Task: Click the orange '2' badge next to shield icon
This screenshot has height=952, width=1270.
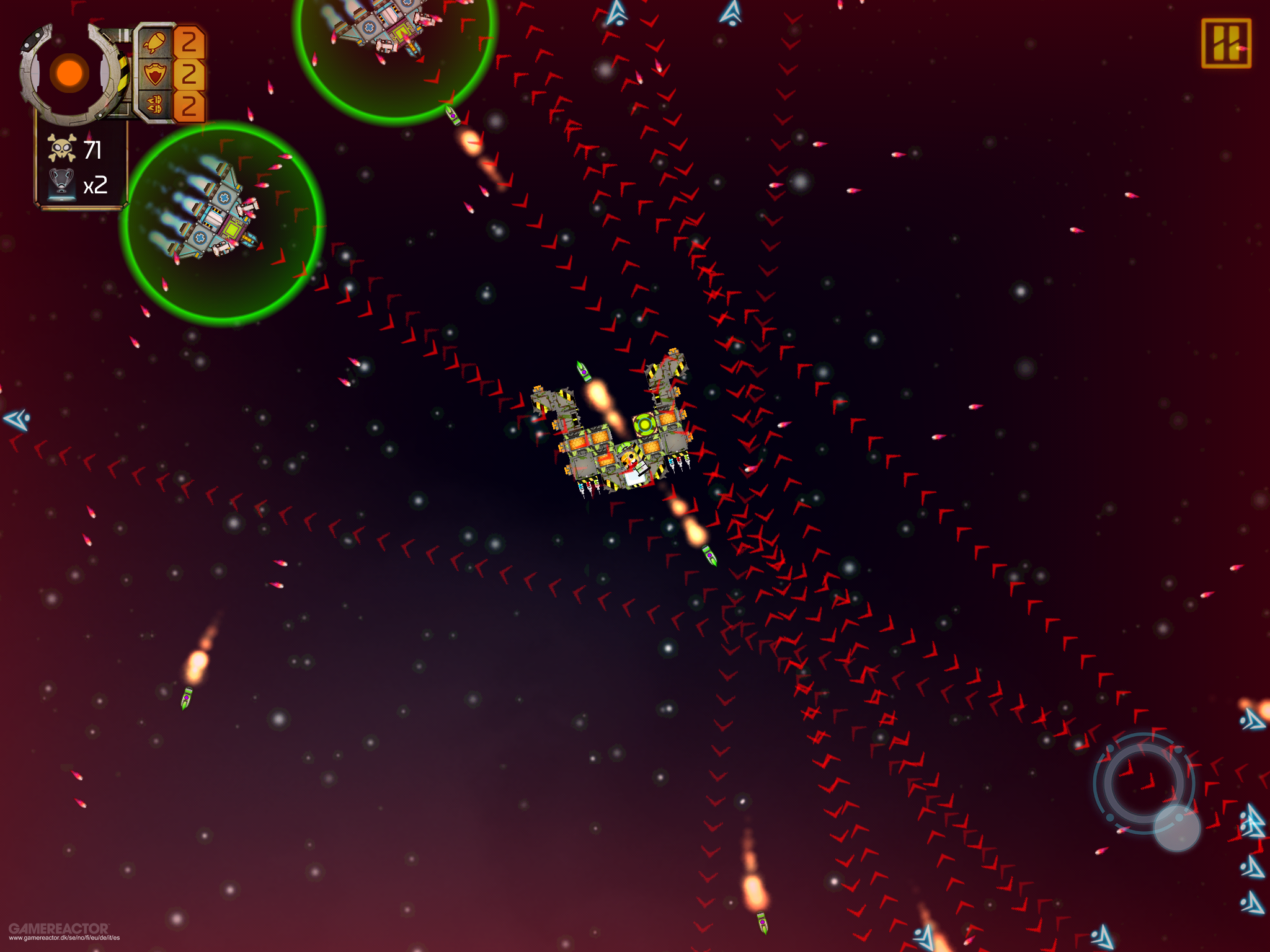Action: 190,73
